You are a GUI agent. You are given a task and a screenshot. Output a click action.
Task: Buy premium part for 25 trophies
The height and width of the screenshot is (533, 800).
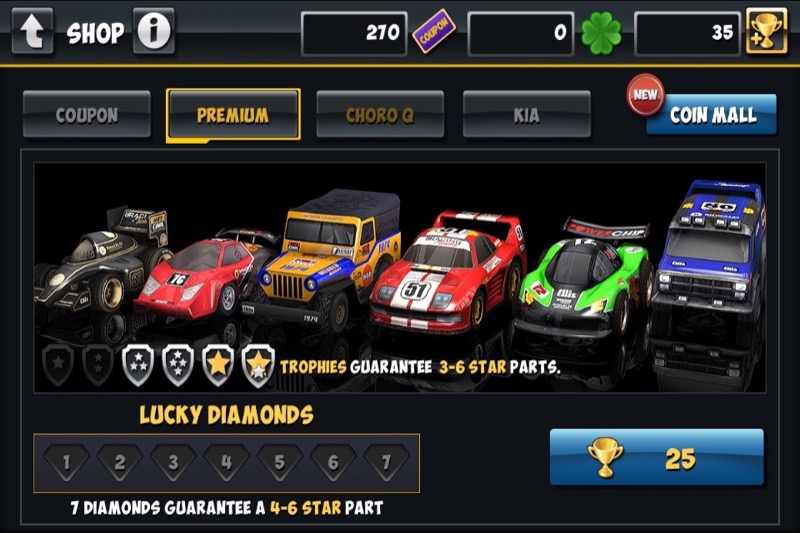coord(656,458)
